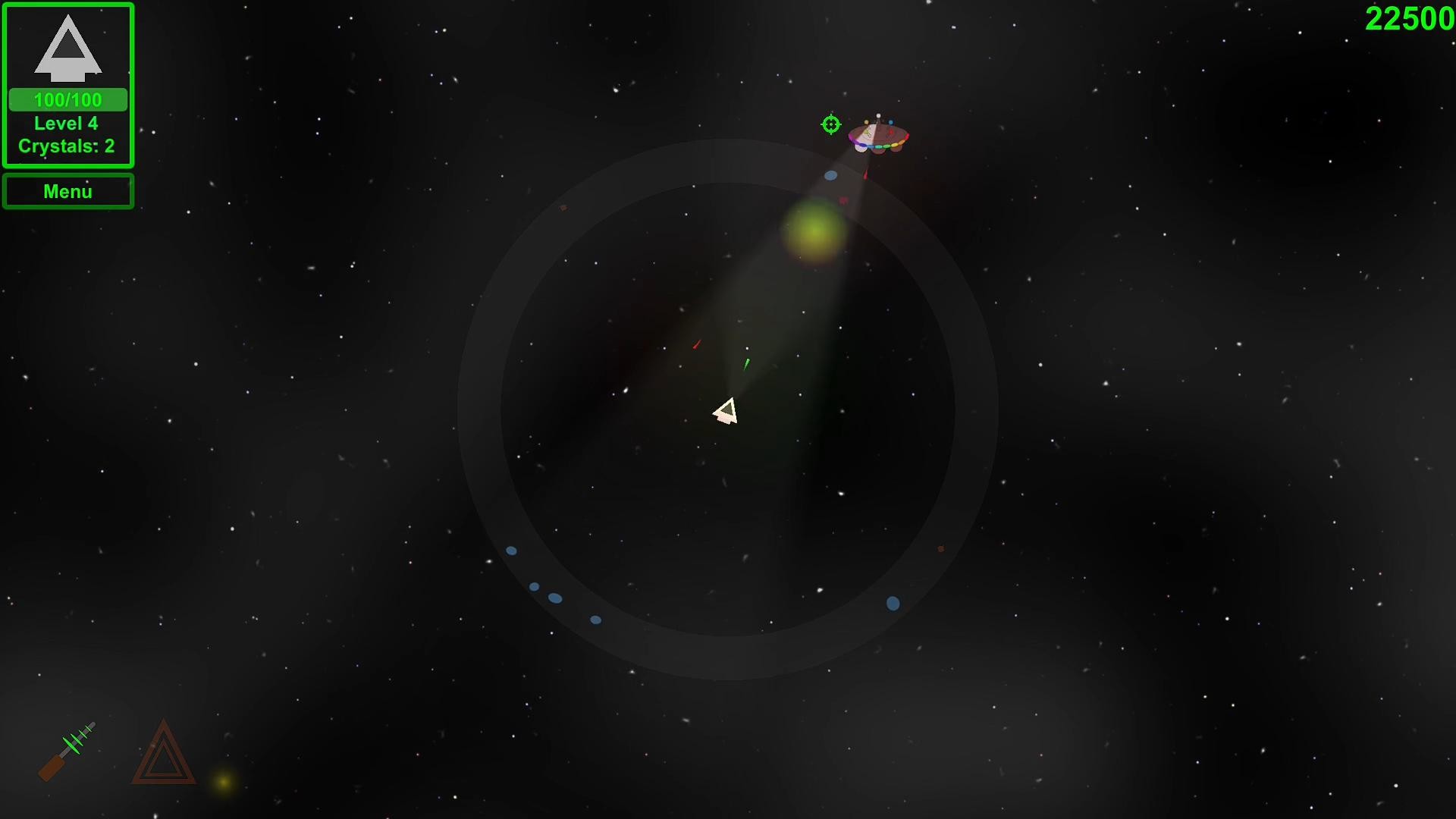Screen dimensions: 1456x819
Task: Select the red warning triangle icon
Action: (162, 758)
